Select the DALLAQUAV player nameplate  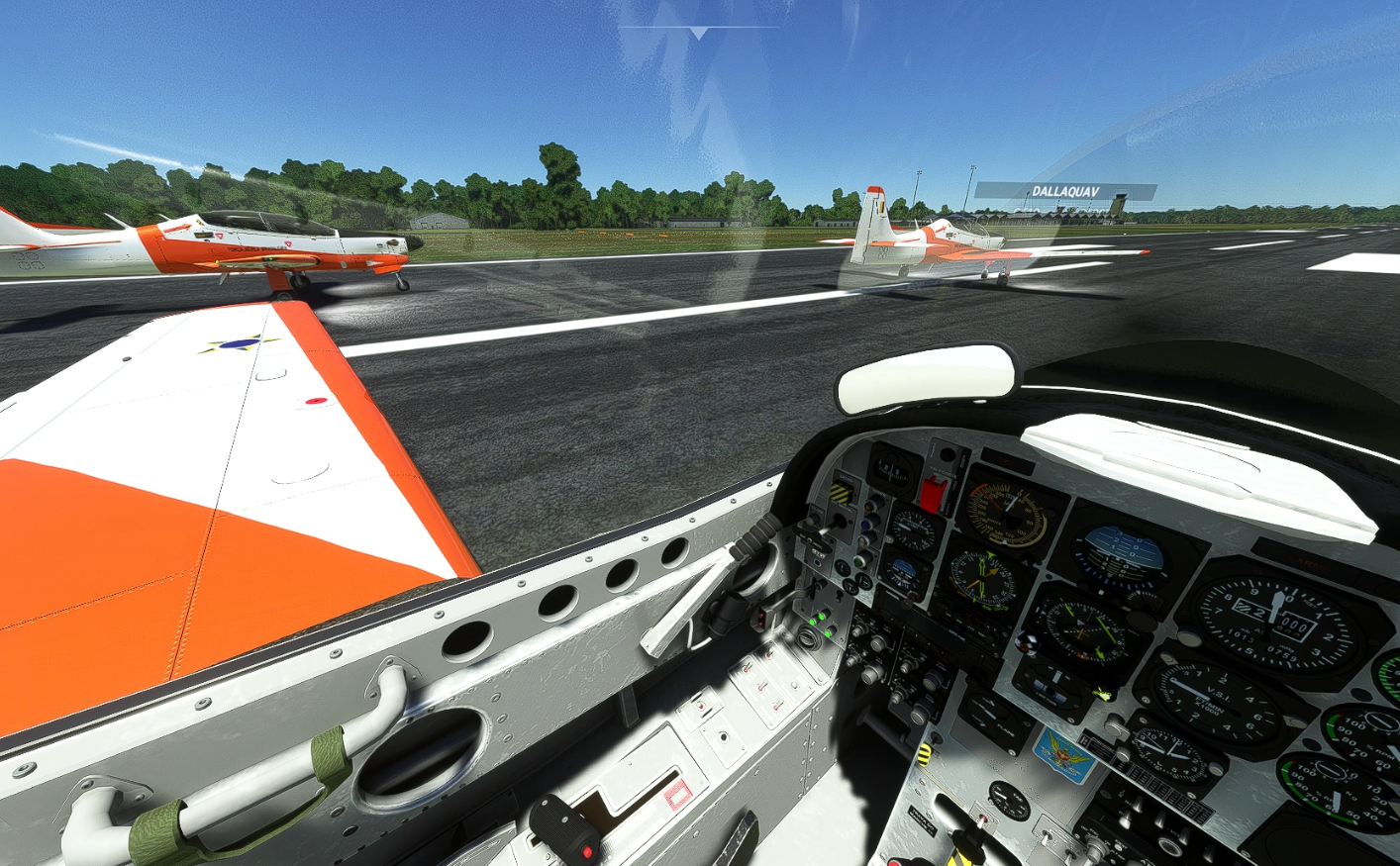(1065, 191)
